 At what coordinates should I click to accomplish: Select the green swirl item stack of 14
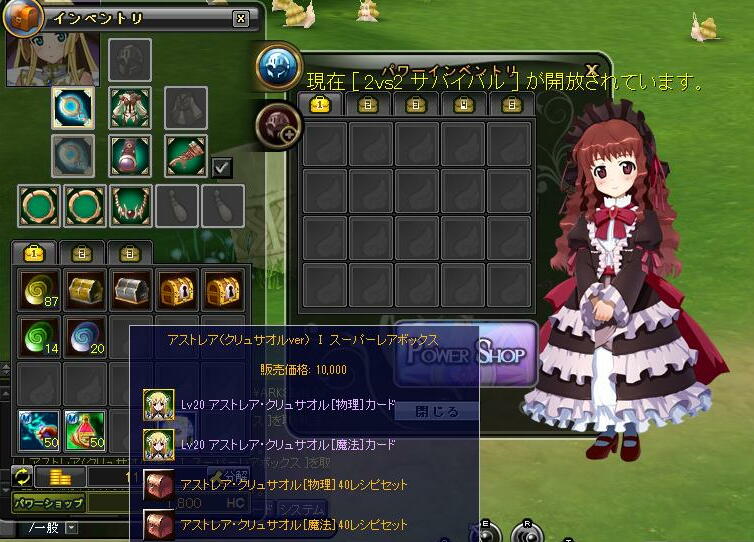(x=38, y=336)
